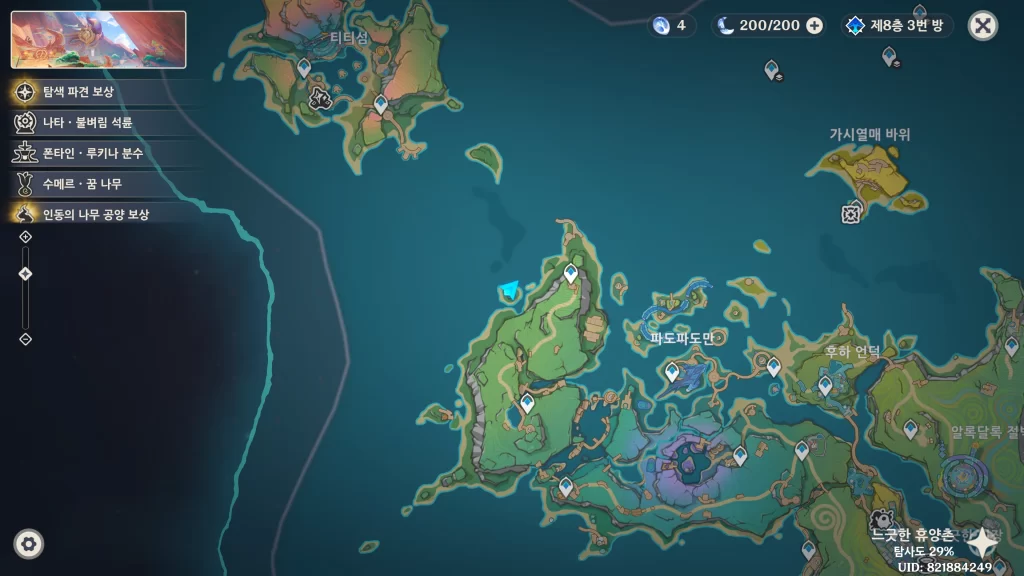The image size is (1024, 576).
Task: Select the domain marker below 가시열매 바위
Action: [851, 213]
